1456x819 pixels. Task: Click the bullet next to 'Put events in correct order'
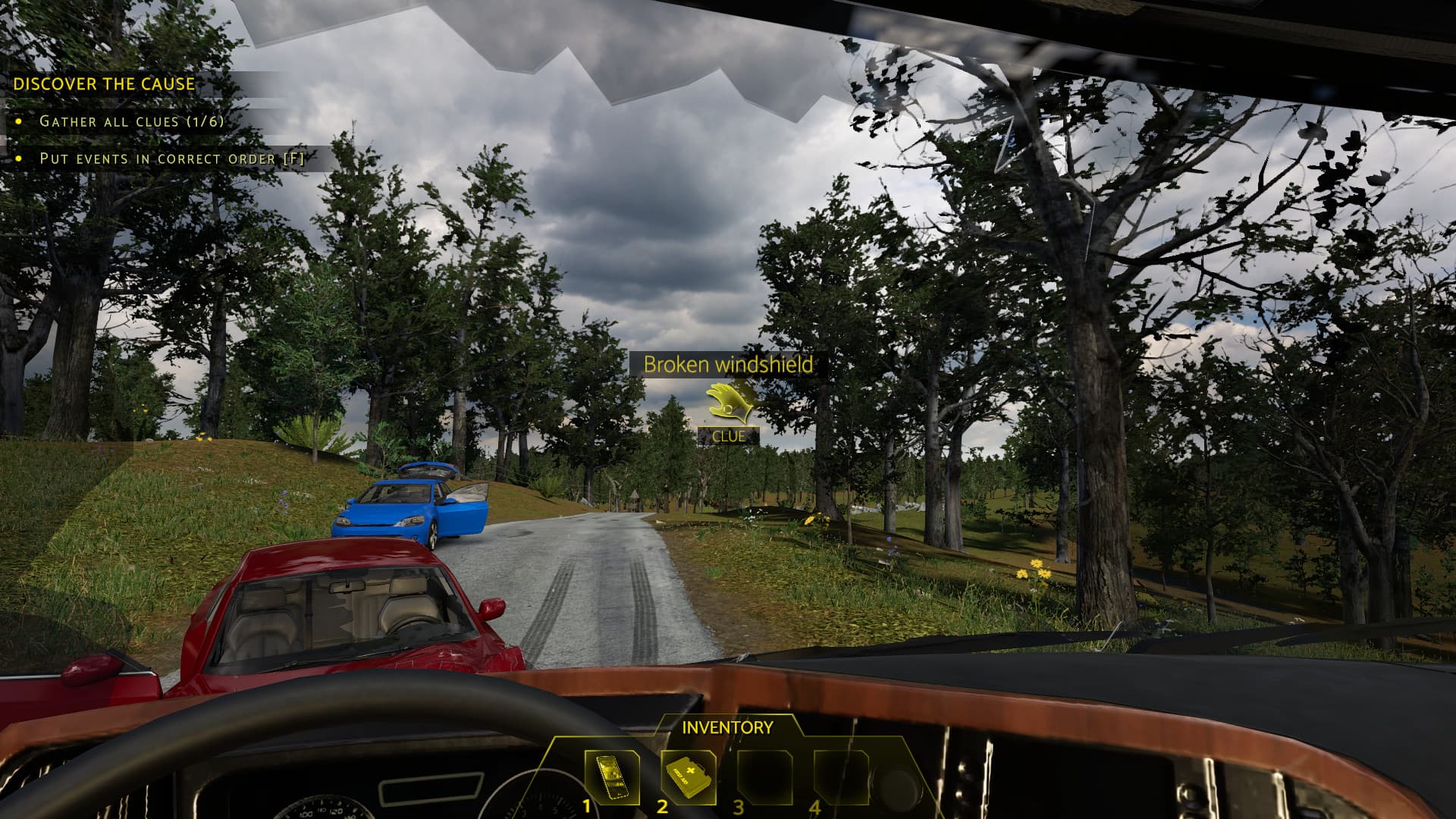click(x=19, y=159)
